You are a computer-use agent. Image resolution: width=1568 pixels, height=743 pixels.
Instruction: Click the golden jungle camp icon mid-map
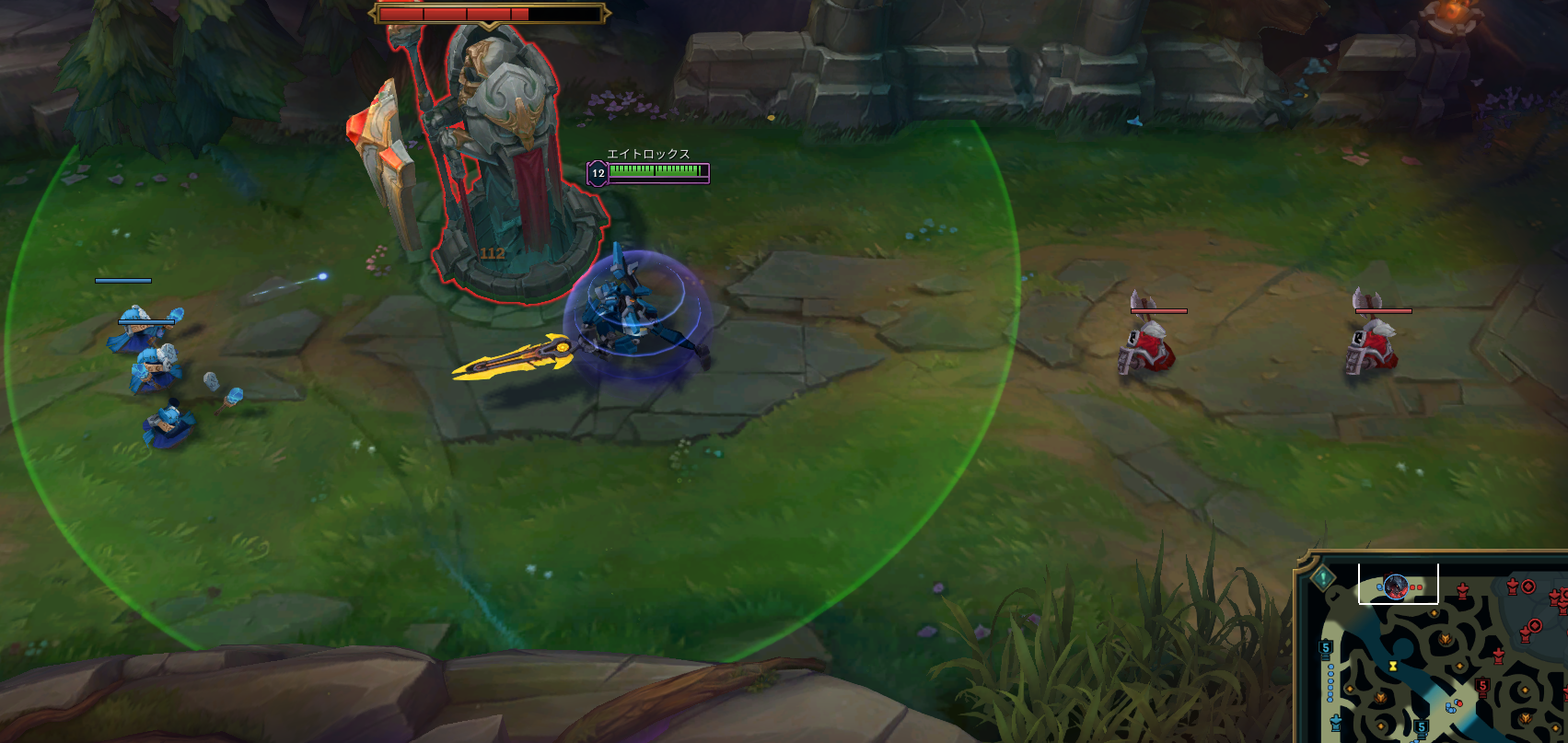point(1446,640)
